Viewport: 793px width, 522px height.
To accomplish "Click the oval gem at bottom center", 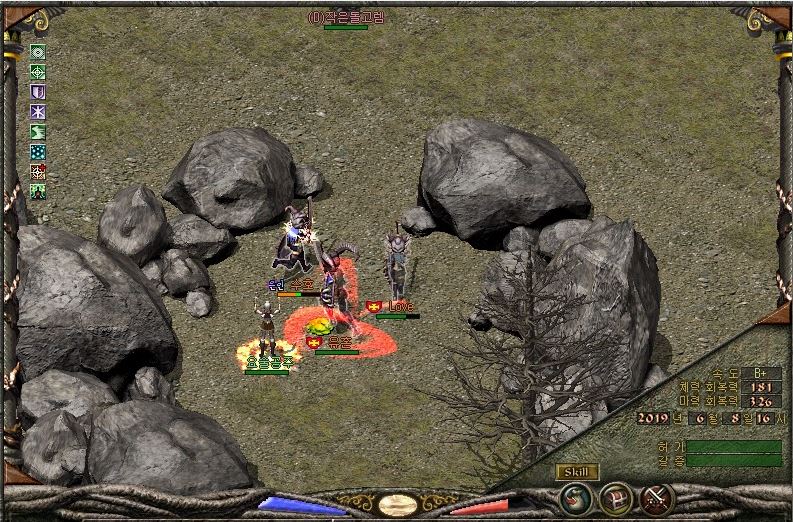I will [398, 505].
